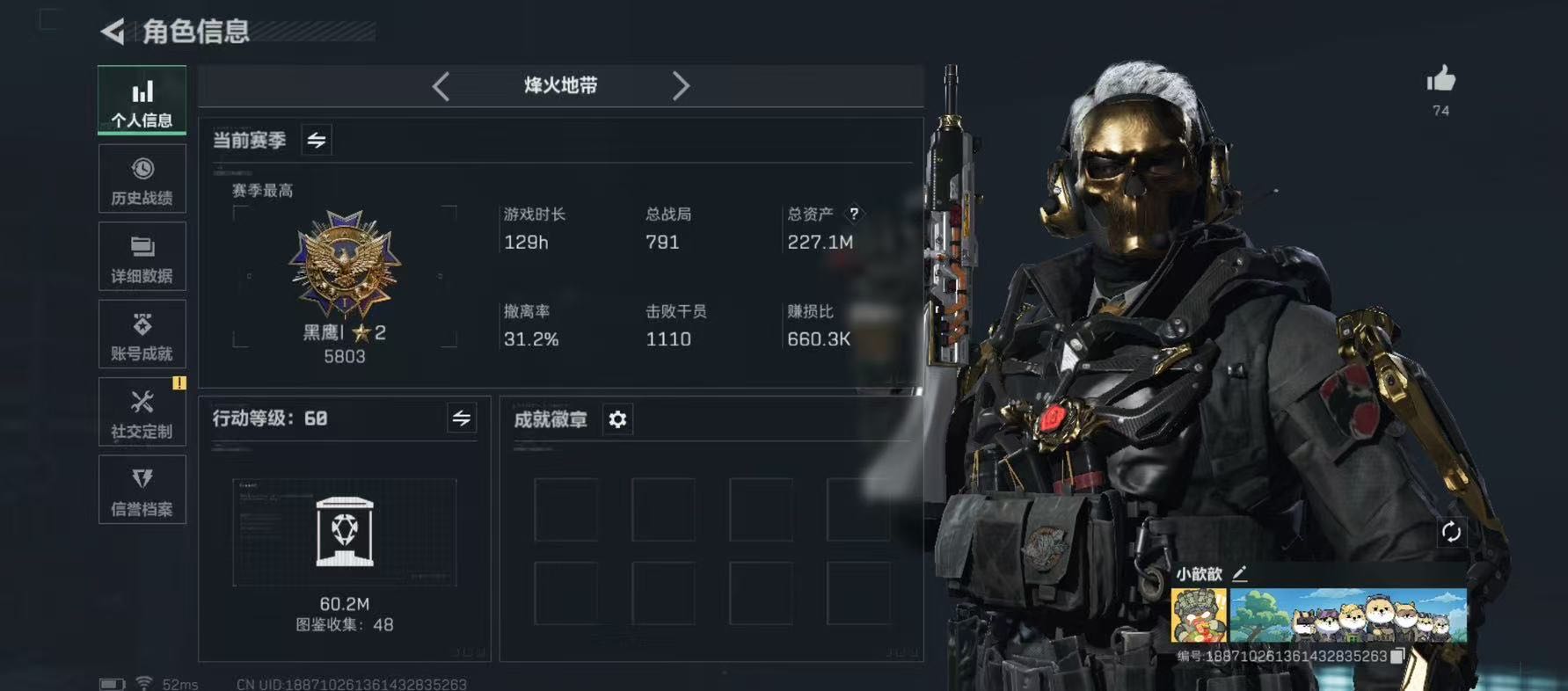Viewport: 1568px width, 691px height.
Task: Select the 黑鹰 rank badge emblem
Action: 345,264
